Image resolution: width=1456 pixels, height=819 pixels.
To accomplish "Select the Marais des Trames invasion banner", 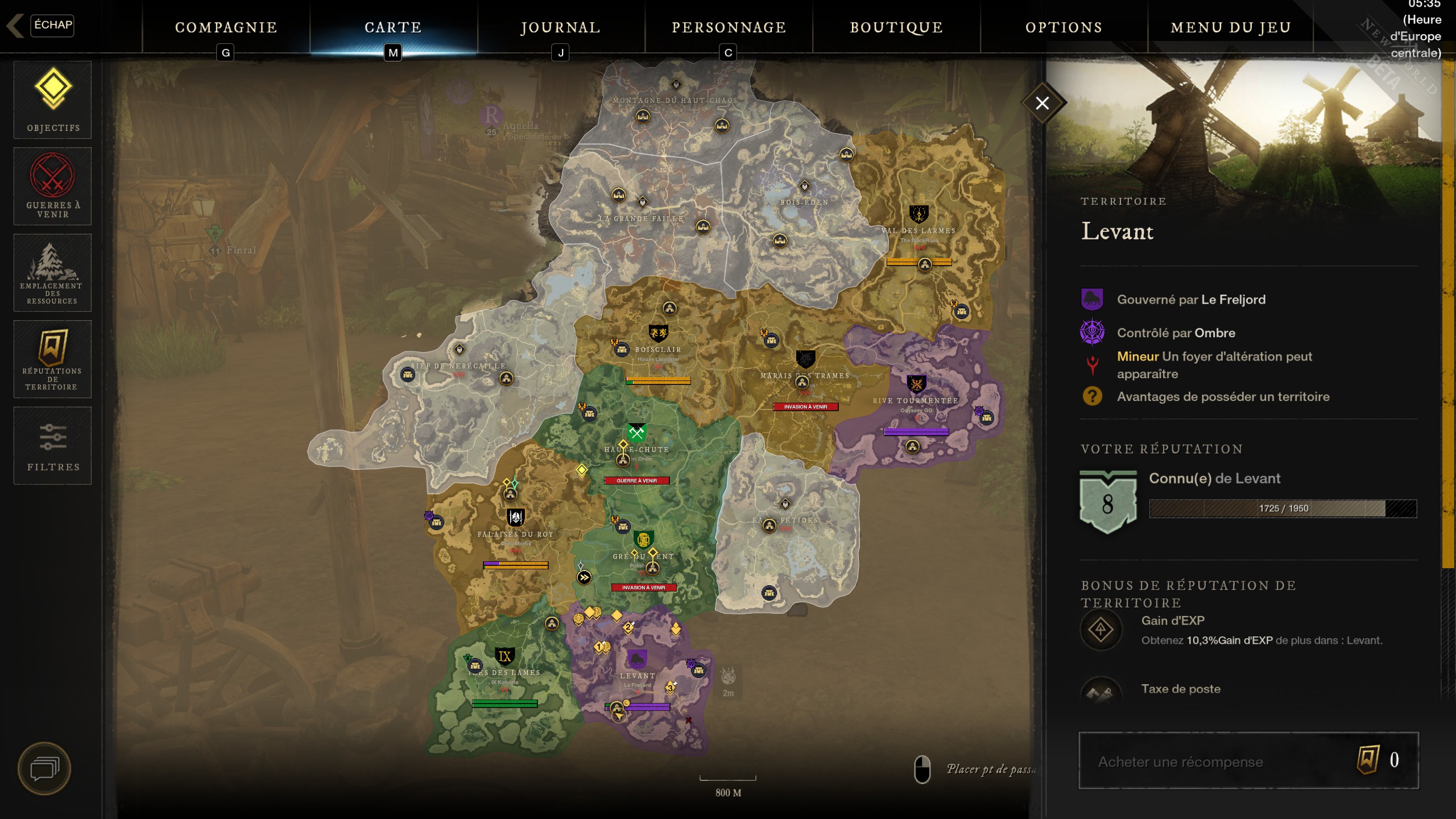I will [x=805, y=407].
